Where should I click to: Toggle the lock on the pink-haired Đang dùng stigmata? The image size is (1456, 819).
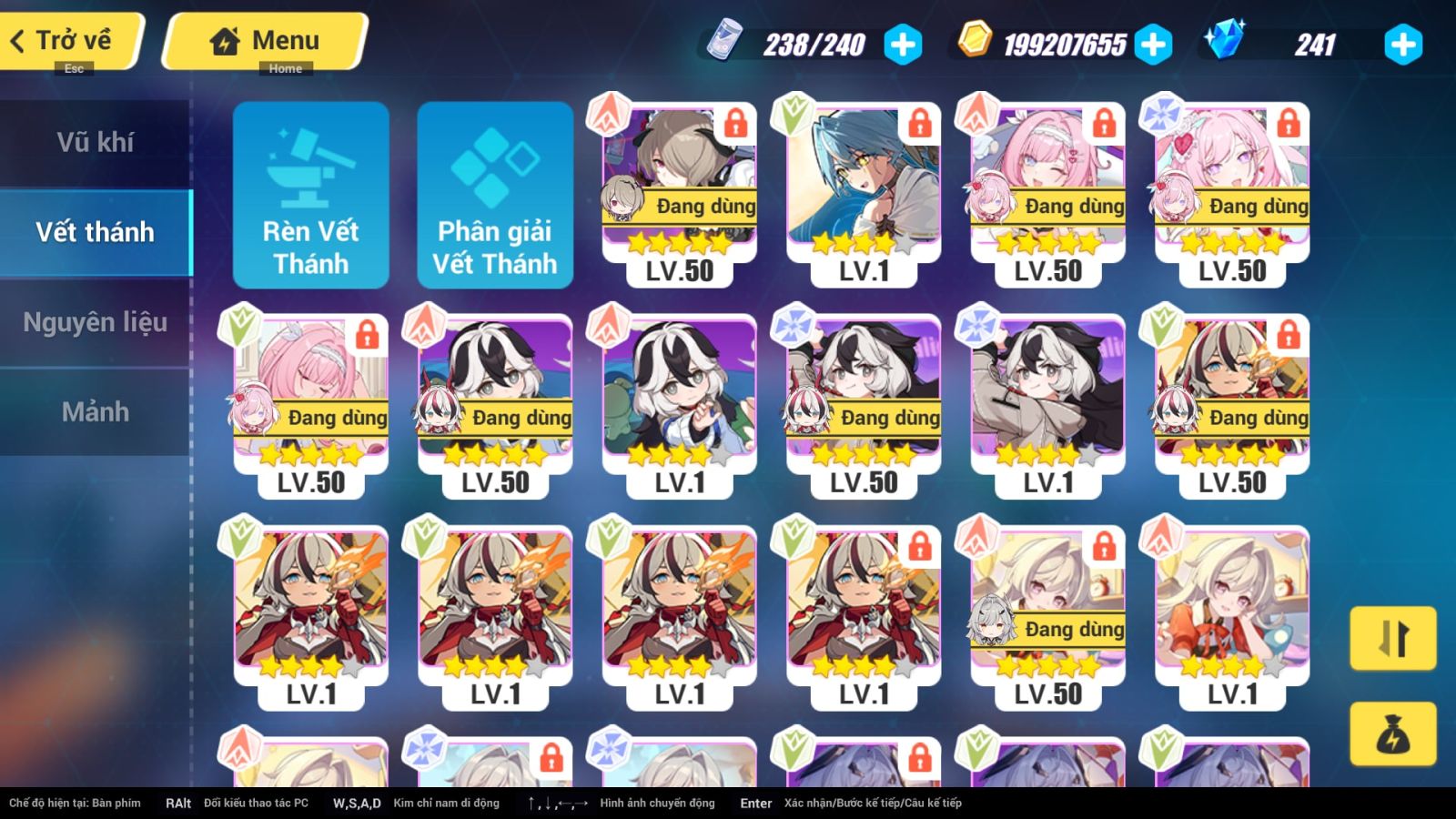(x=1104, y=127)
